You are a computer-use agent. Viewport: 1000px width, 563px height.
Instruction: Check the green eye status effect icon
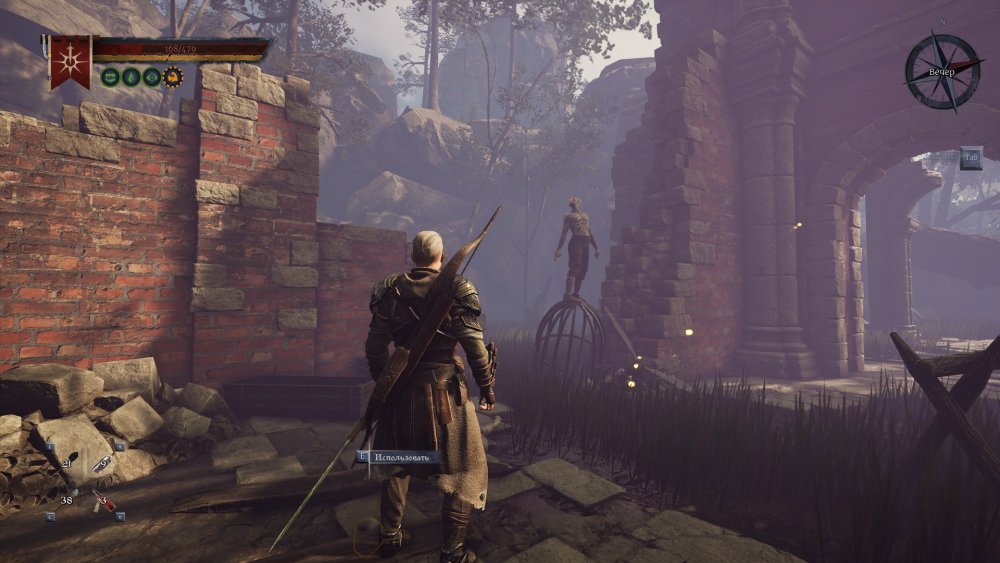(x=151, y=76)
